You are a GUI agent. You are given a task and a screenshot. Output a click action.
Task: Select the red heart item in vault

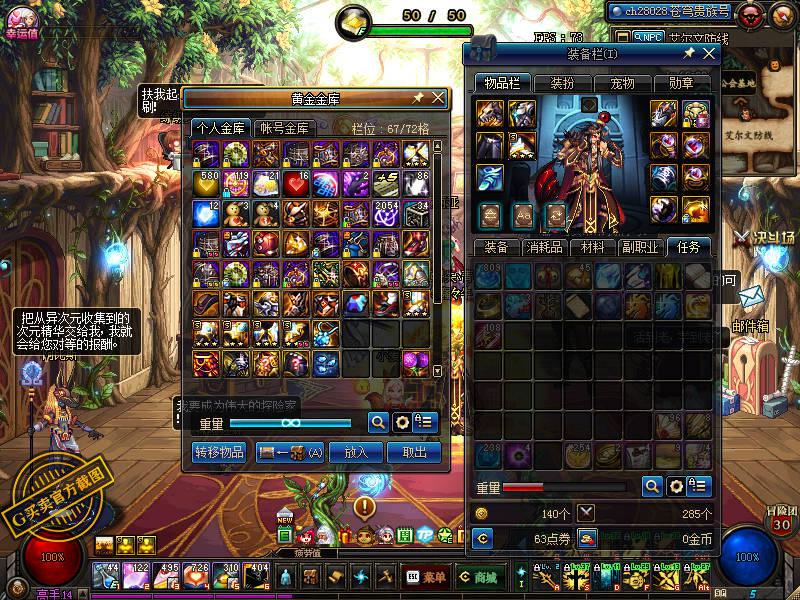click(297, 183)
